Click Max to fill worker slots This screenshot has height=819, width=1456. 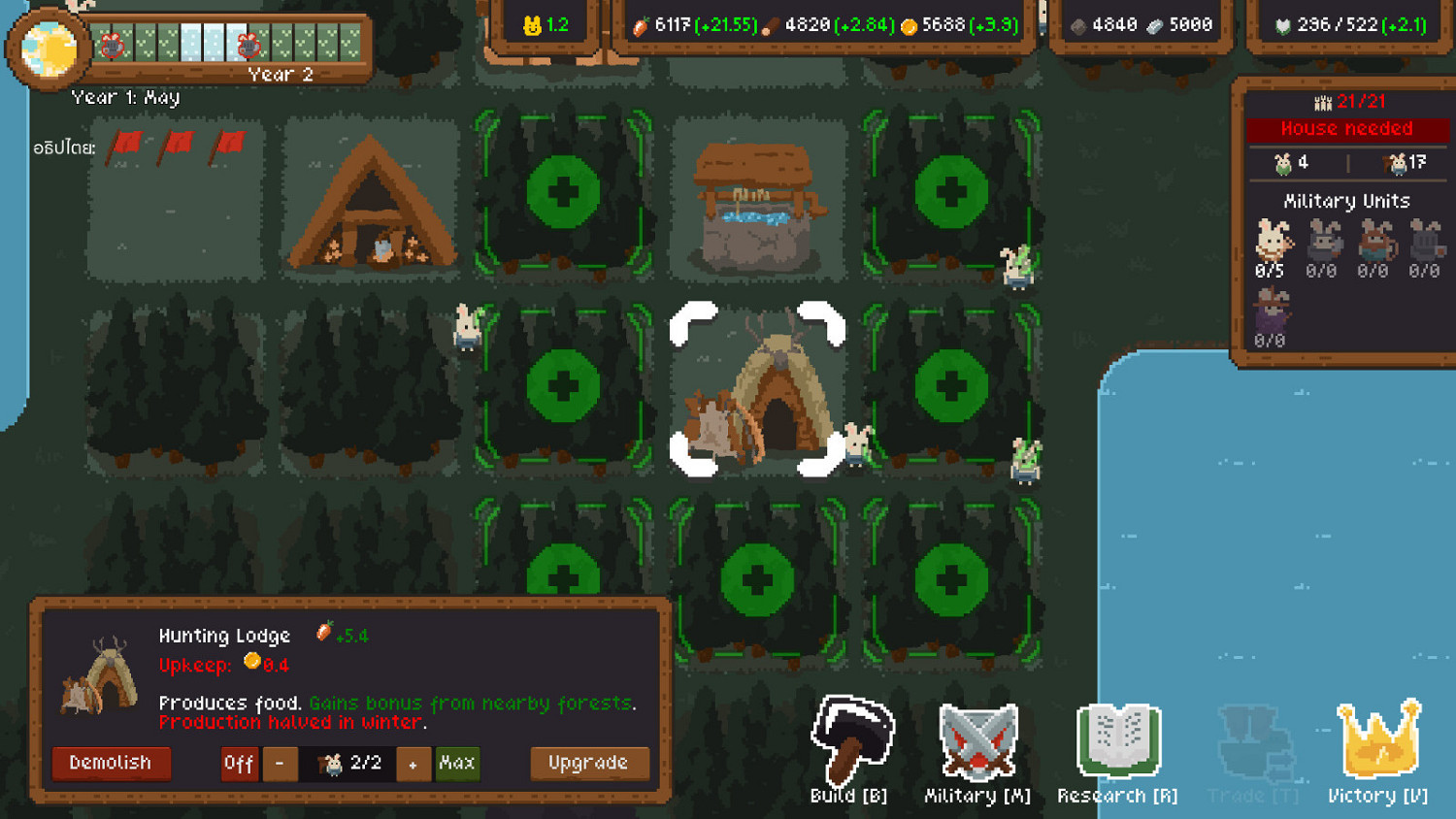pos(457,764)
